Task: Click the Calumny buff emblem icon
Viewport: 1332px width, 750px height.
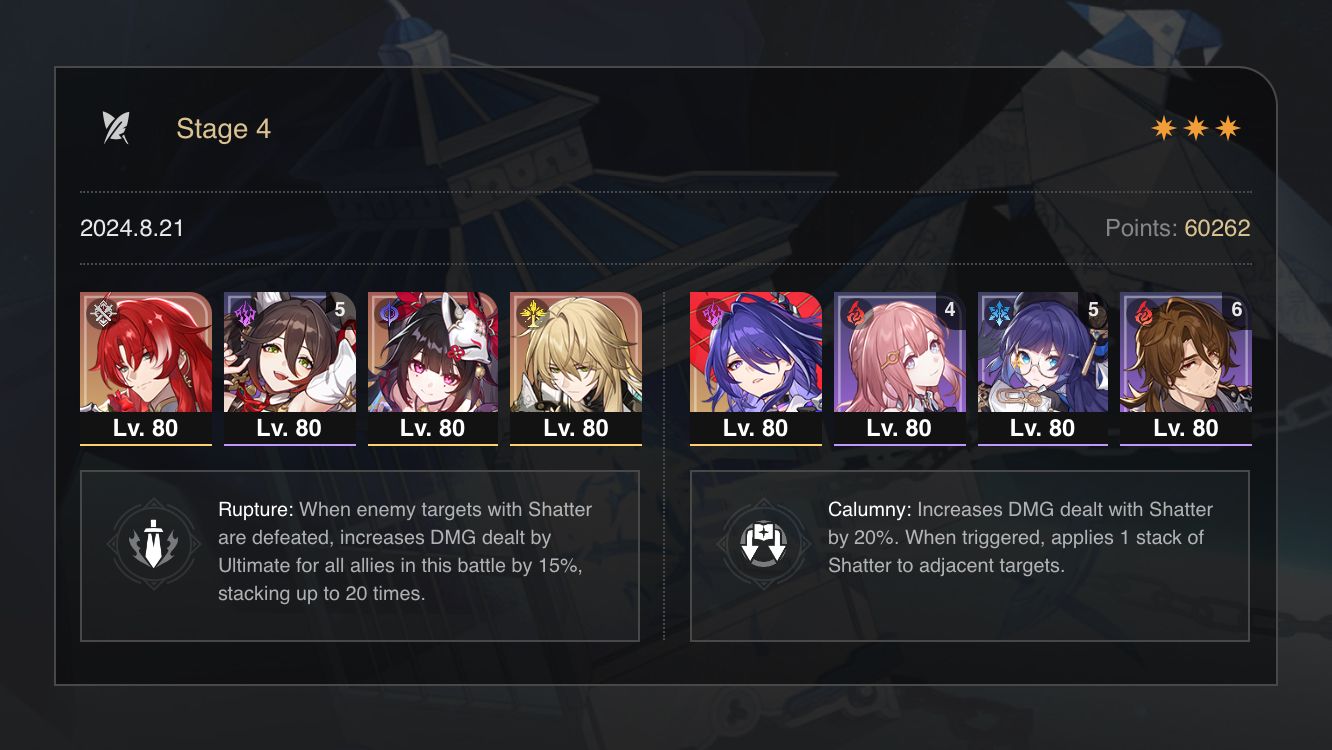Action: click(x=763, y=541)
